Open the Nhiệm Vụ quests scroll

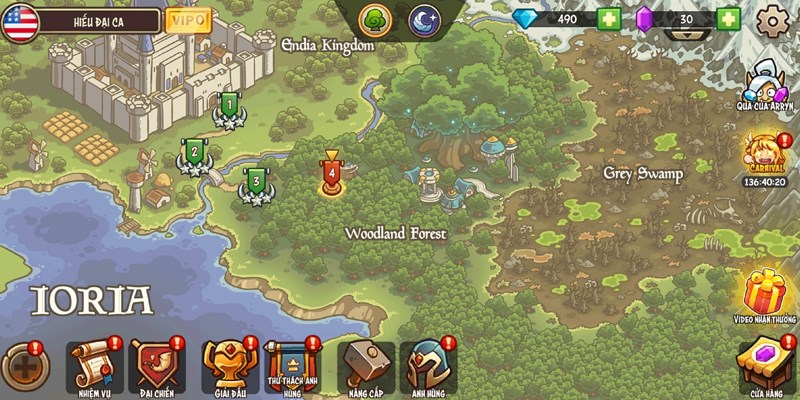tap(93, 365)
